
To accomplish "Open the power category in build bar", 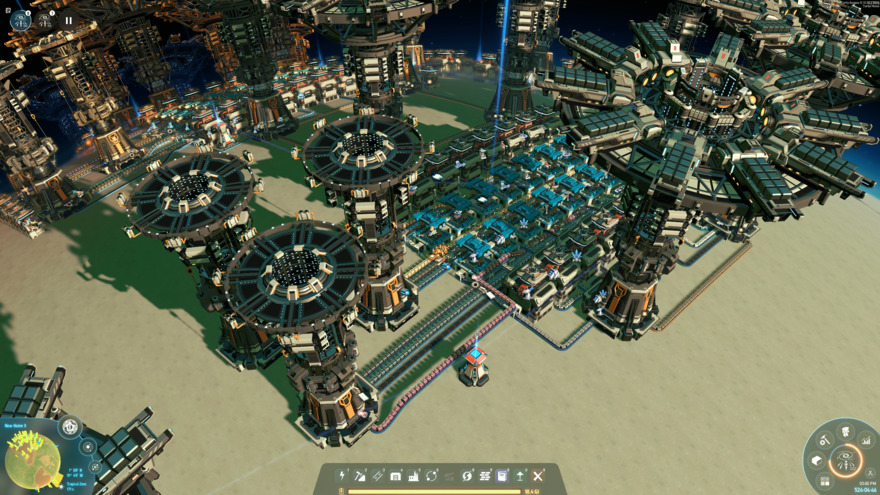I will (343, 476).
